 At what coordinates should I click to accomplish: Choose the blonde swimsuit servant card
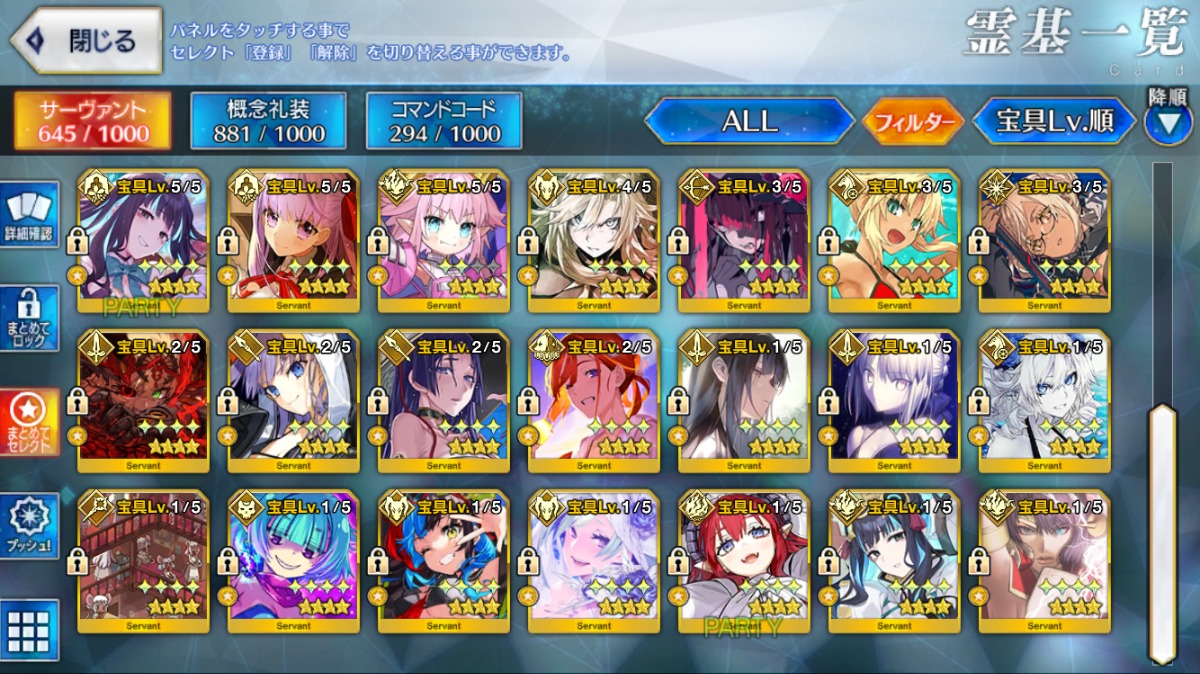894,238
